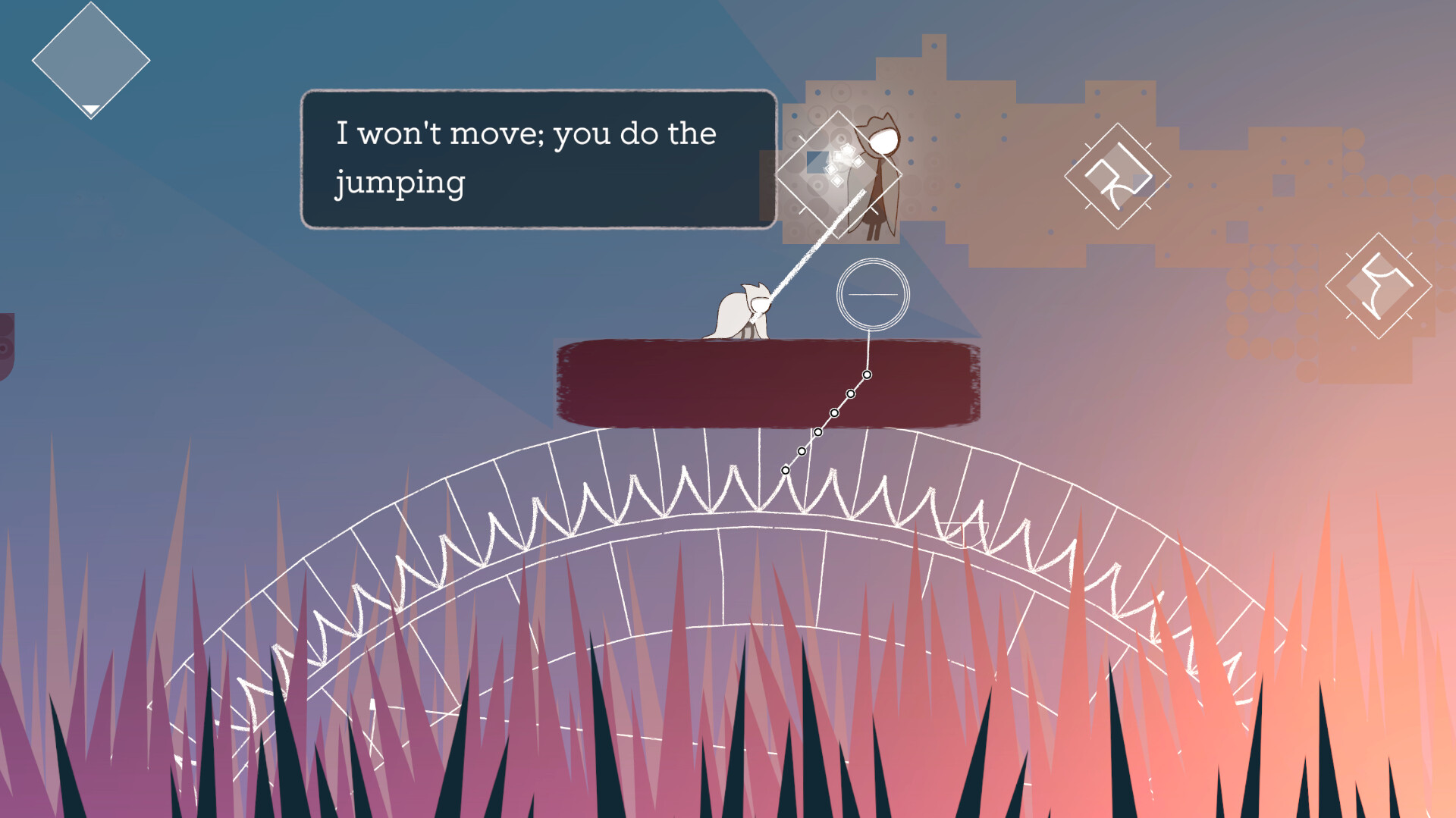Click the upper rune diamond icon
This screenshot has width=1456, height=818.
(x=1117, y=176)
